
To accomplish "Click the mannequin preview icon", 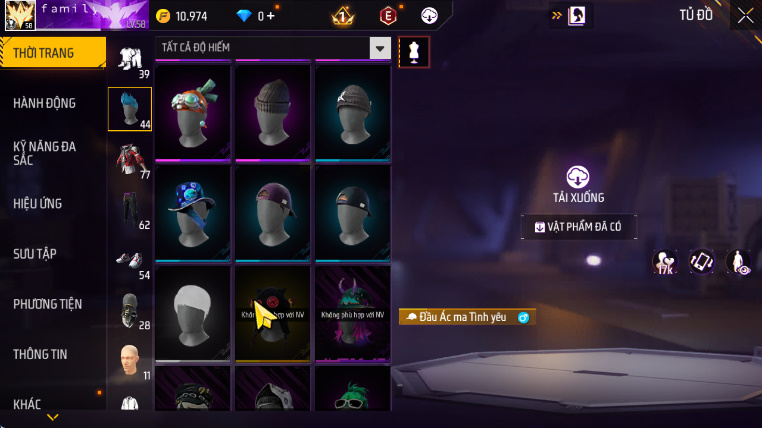I will pos(414,53).
